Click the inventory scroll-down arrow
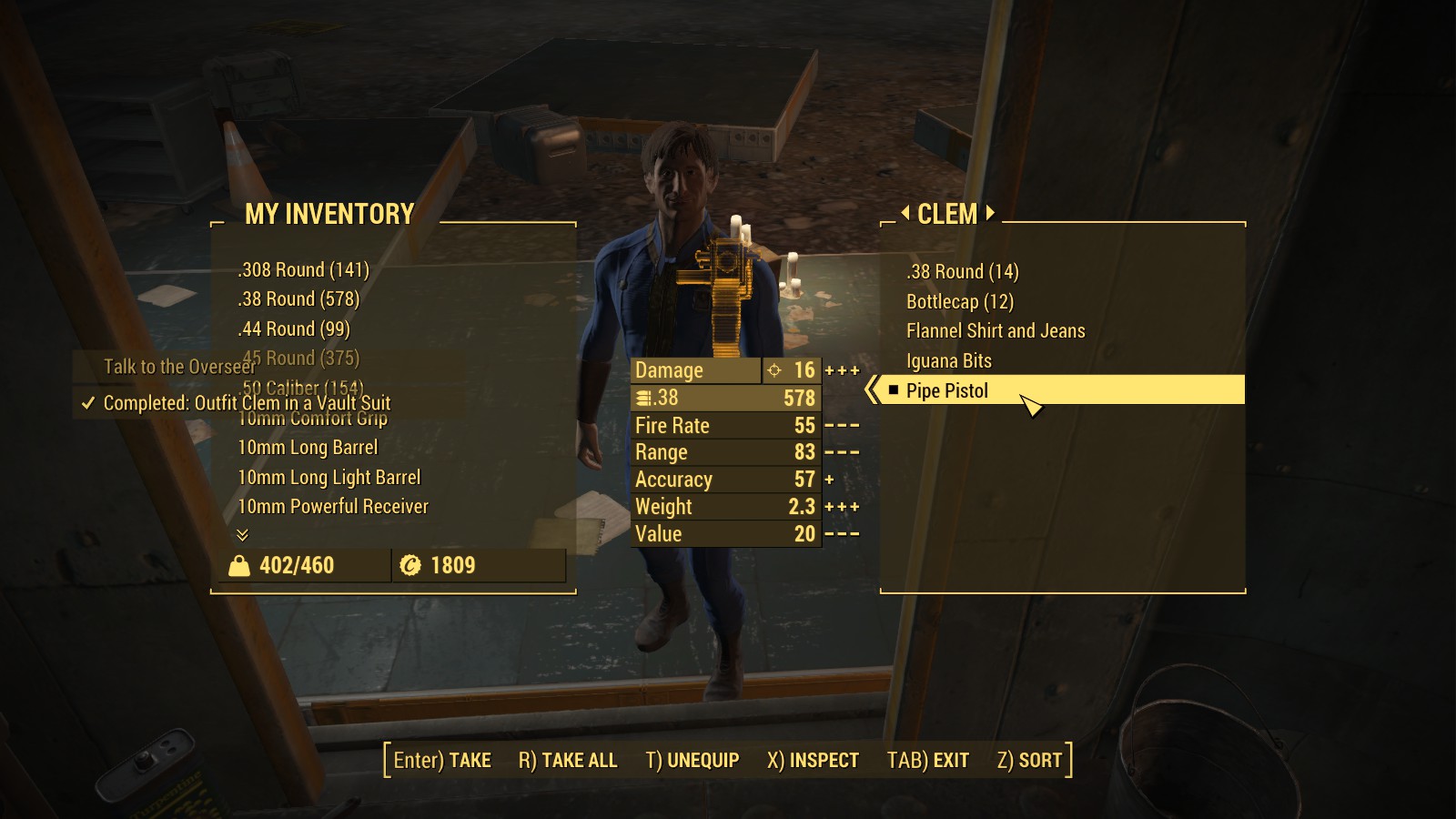This screenshot has width=1456, height=819. point(242,534)
